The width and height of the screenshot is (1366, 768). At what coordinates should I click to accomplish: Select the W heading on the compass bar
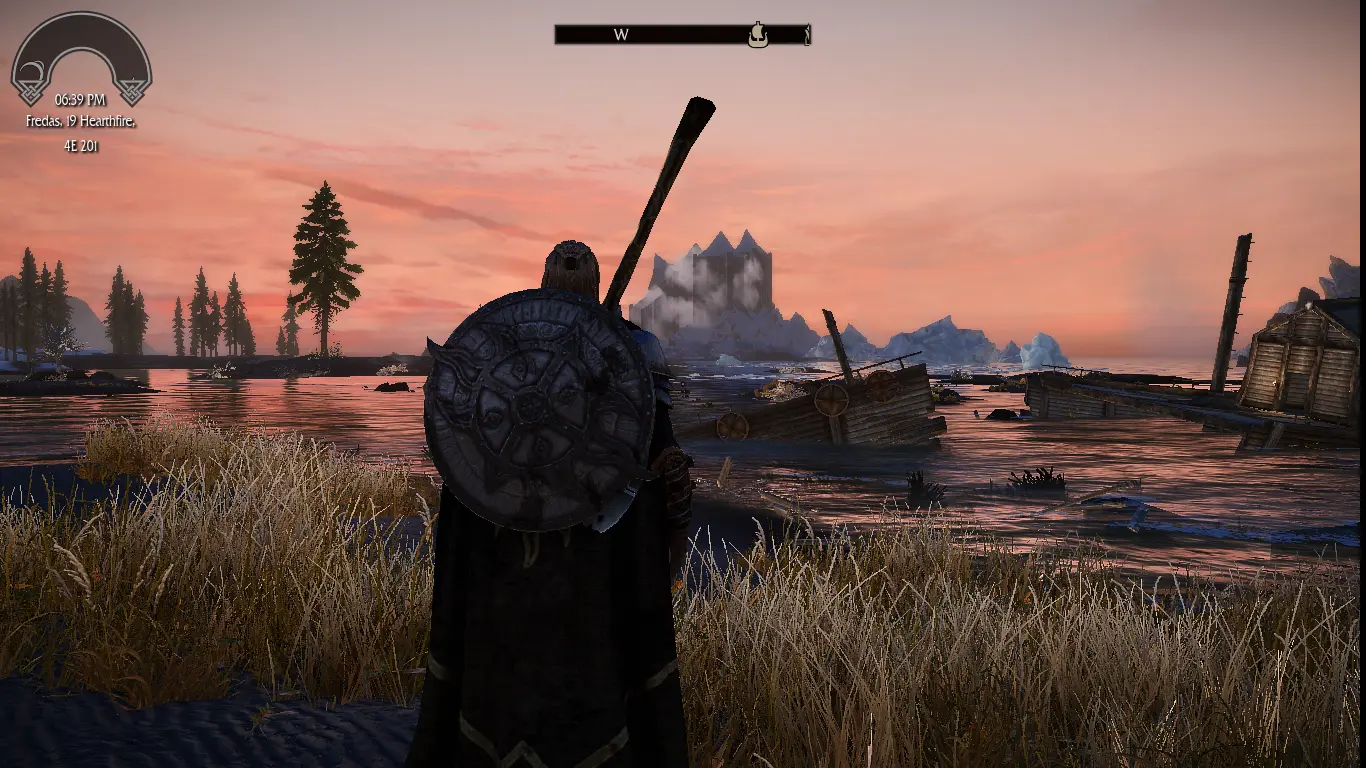tap(621, 35)
